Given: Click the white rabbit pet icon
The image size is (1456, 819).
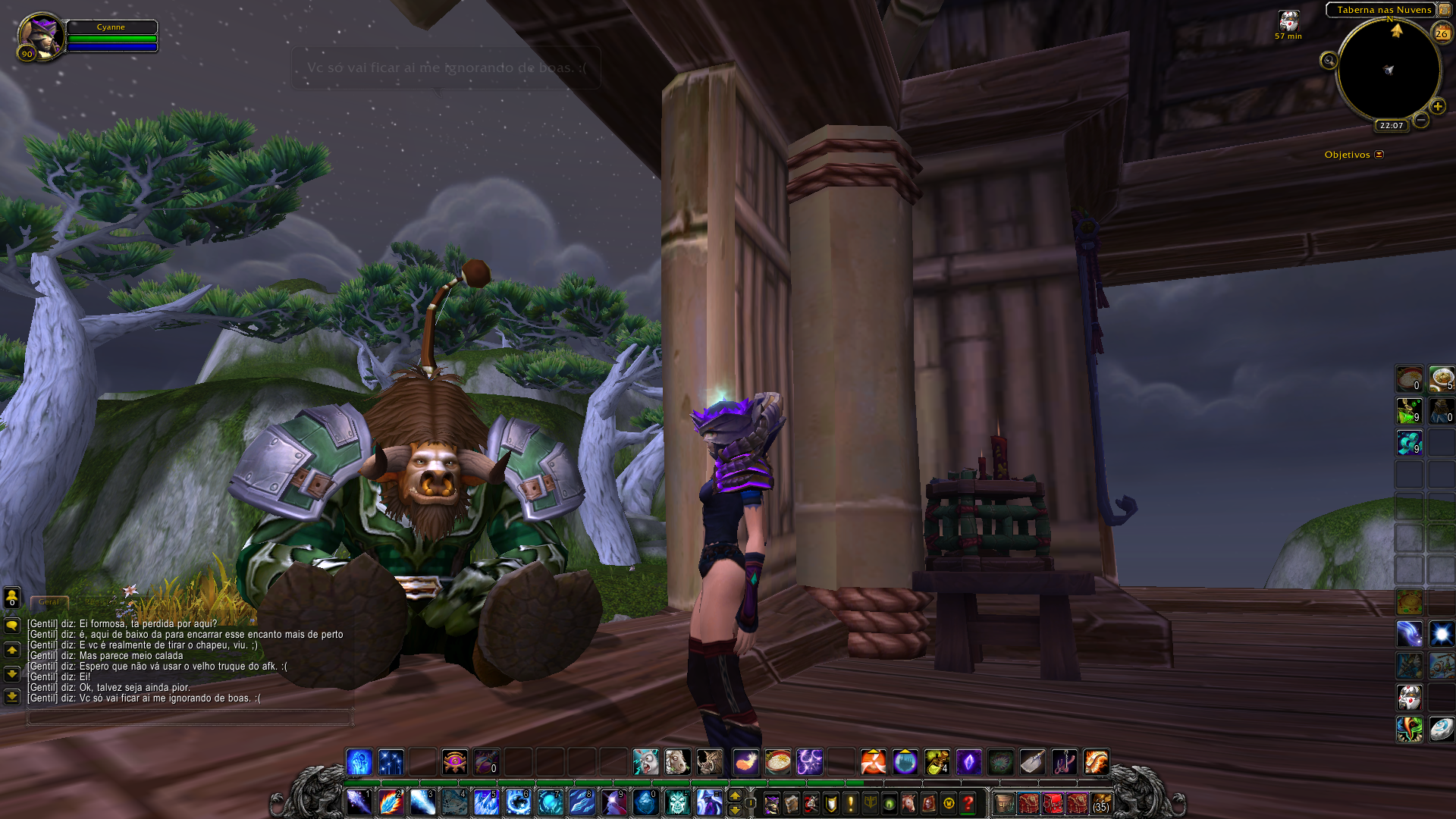Looking at the screenshot, I should pos(645,761).
